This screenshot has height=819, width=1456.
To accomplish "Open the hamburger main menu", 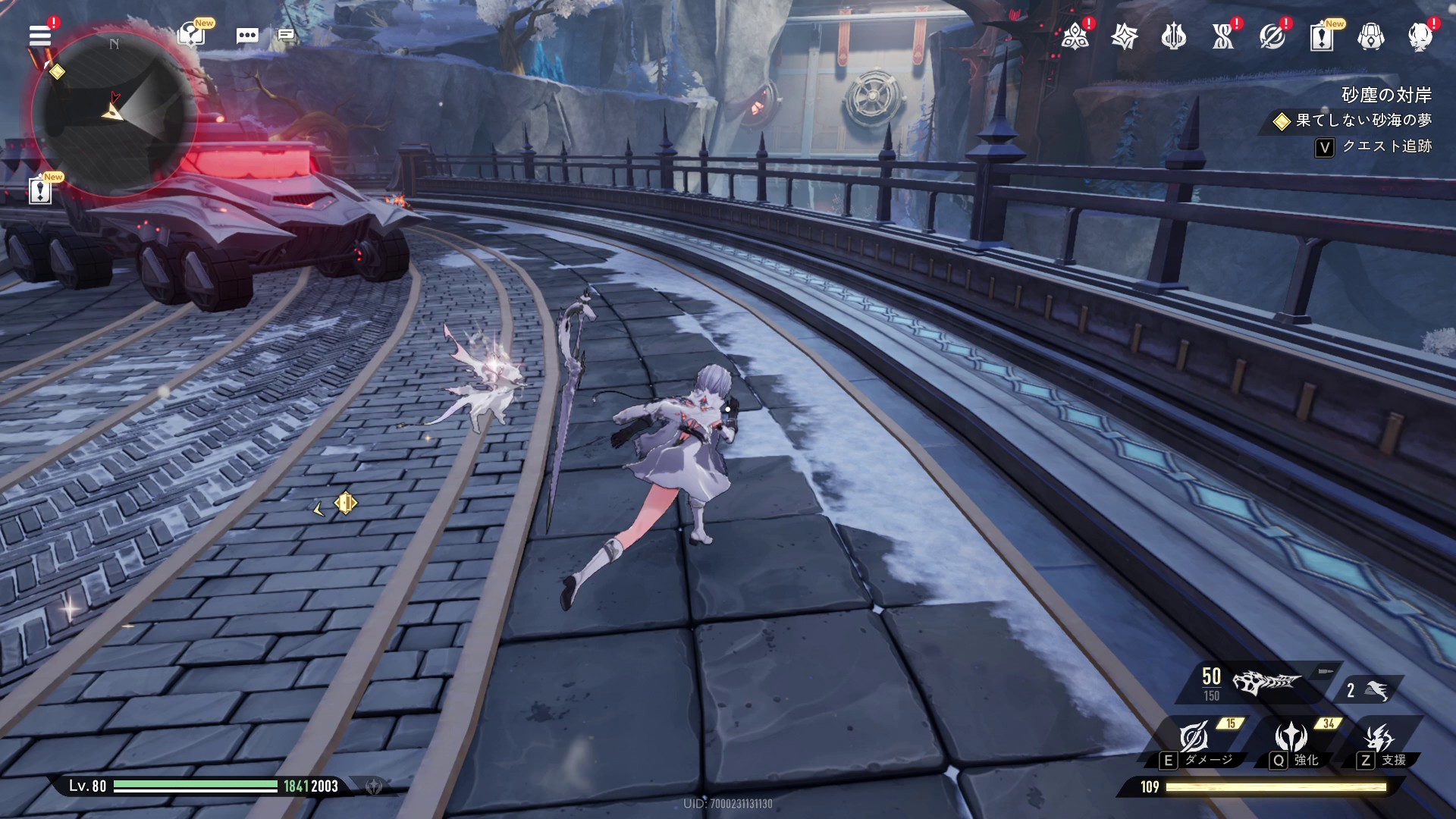I will pyautogui.click(x=40, y=35).
